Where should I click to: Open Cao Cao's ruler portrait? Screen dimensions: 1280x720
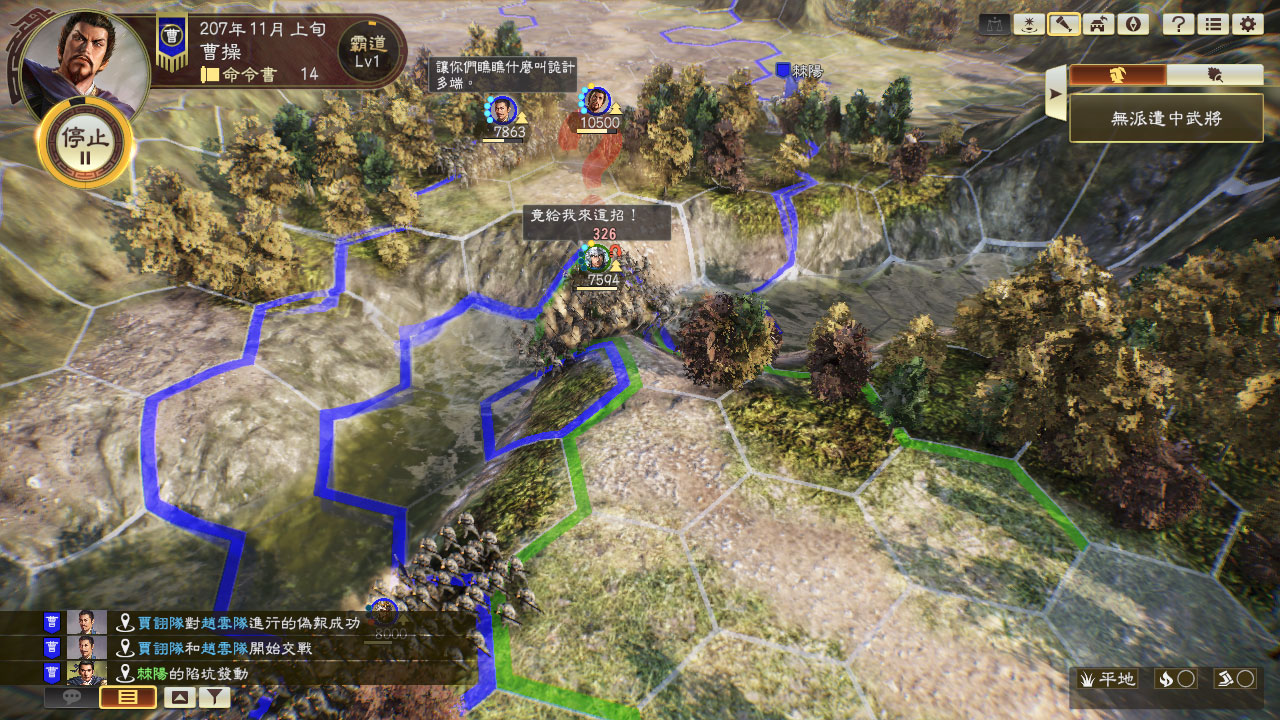pyautogui.click(x=83, y=55)
